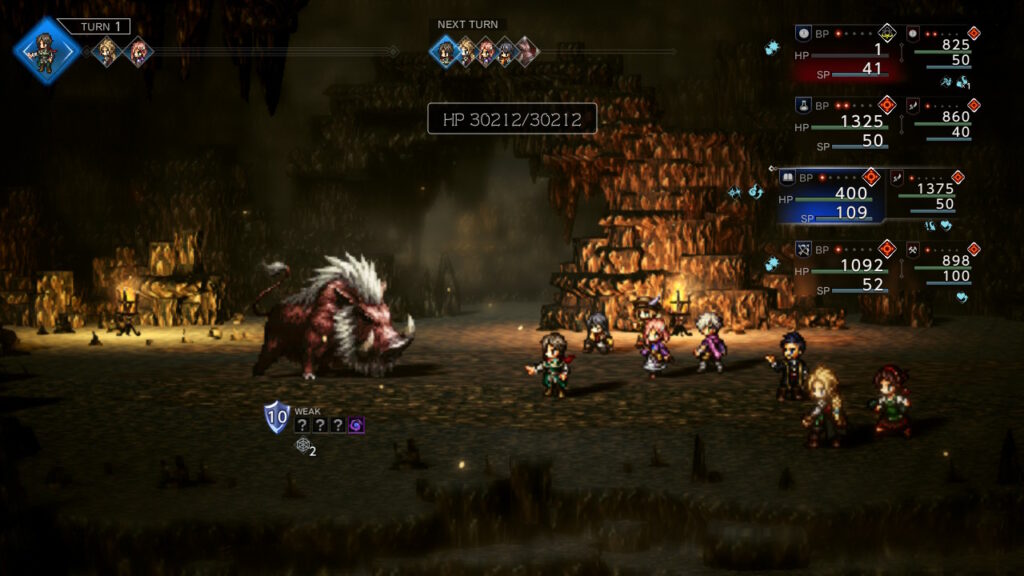Viewport: 1024px width, 576px height.
Task: Inspect the purple dark weakness icon
Action: pyautogui.click(x=357, y=425)
